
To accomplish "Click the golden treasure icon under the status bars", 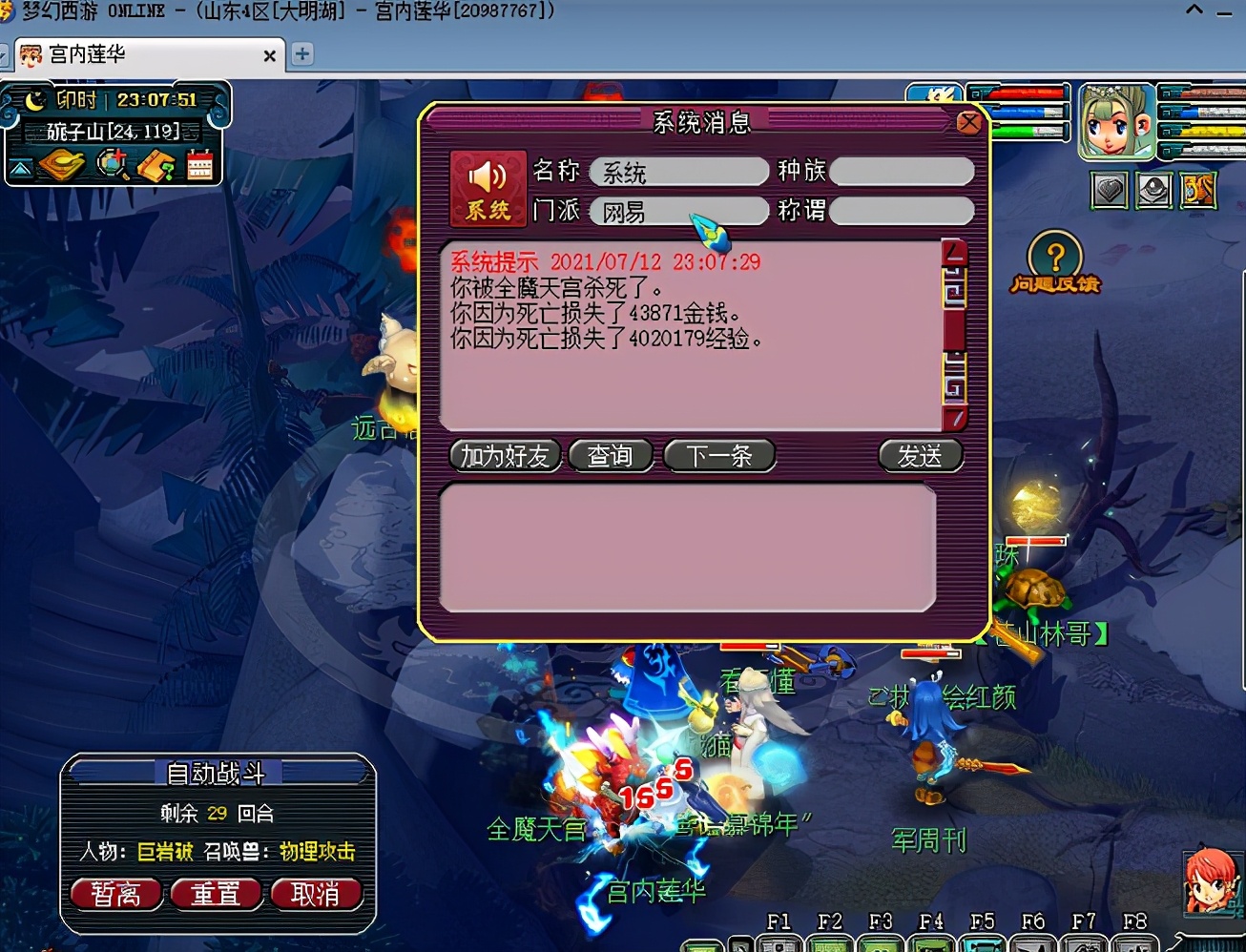I will click(x=1197, y=189).
